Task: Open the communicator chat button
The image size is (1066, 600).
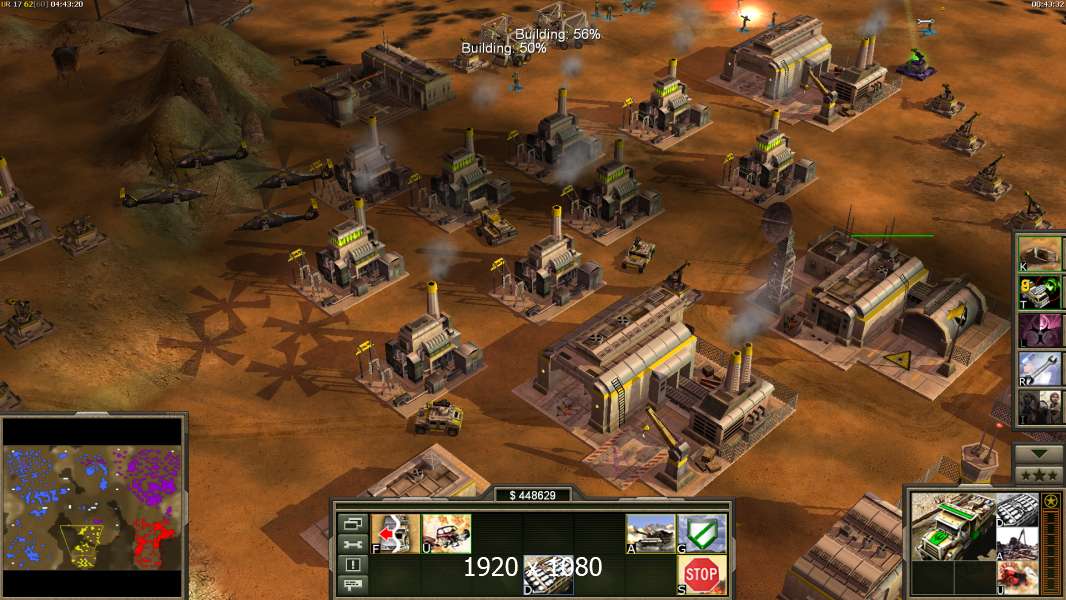Action: click(x=353, y=584)
